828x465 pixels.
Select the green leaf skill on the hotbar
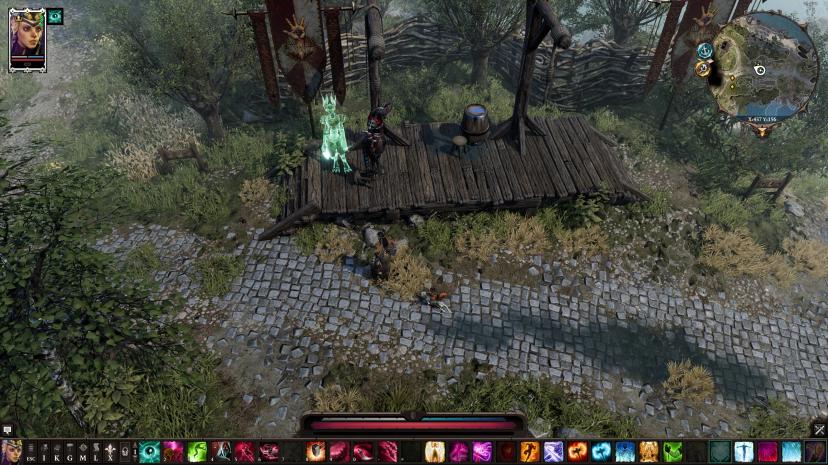pos(673,451)
